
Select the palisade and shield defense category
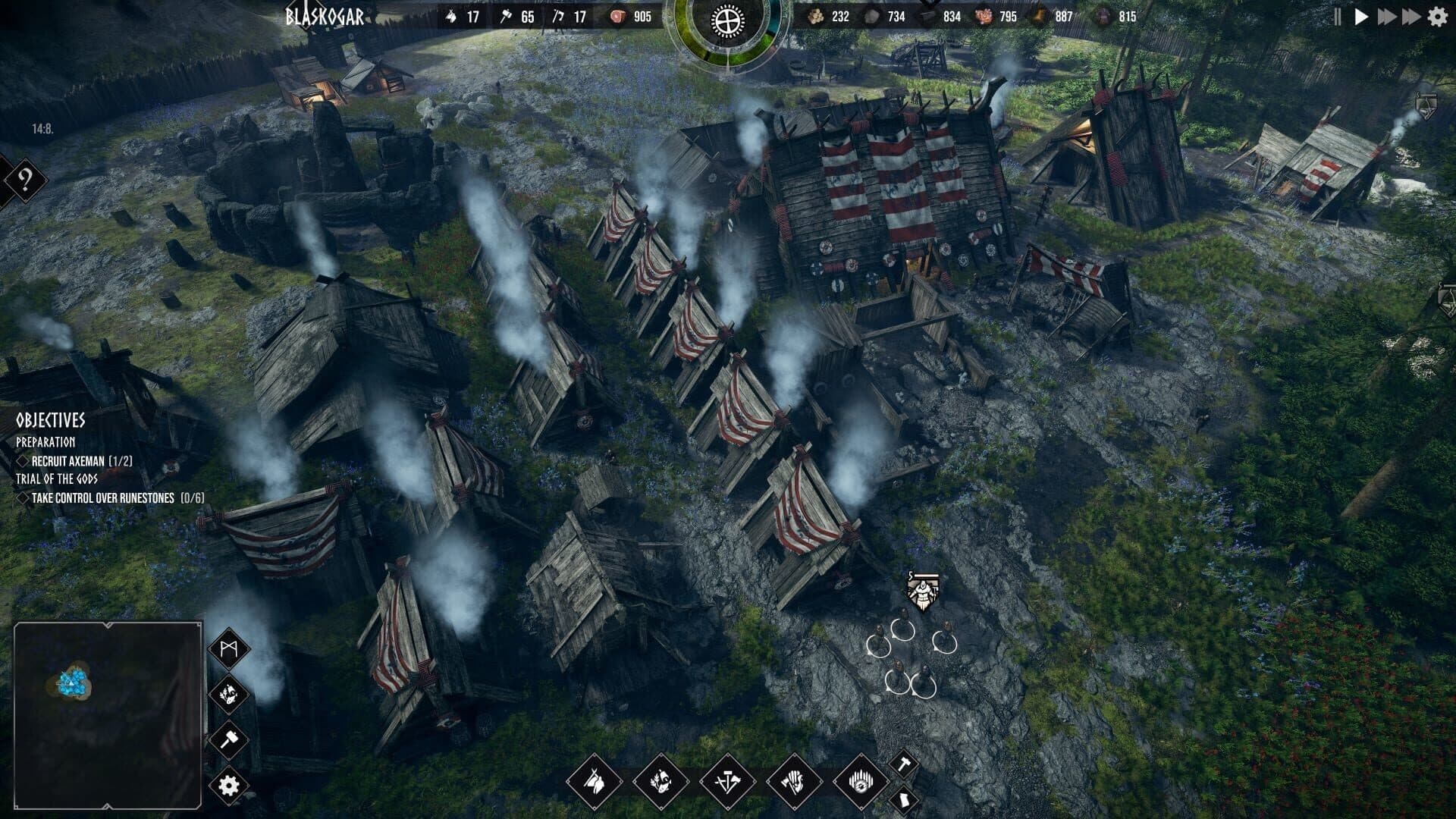pos(860,780)
